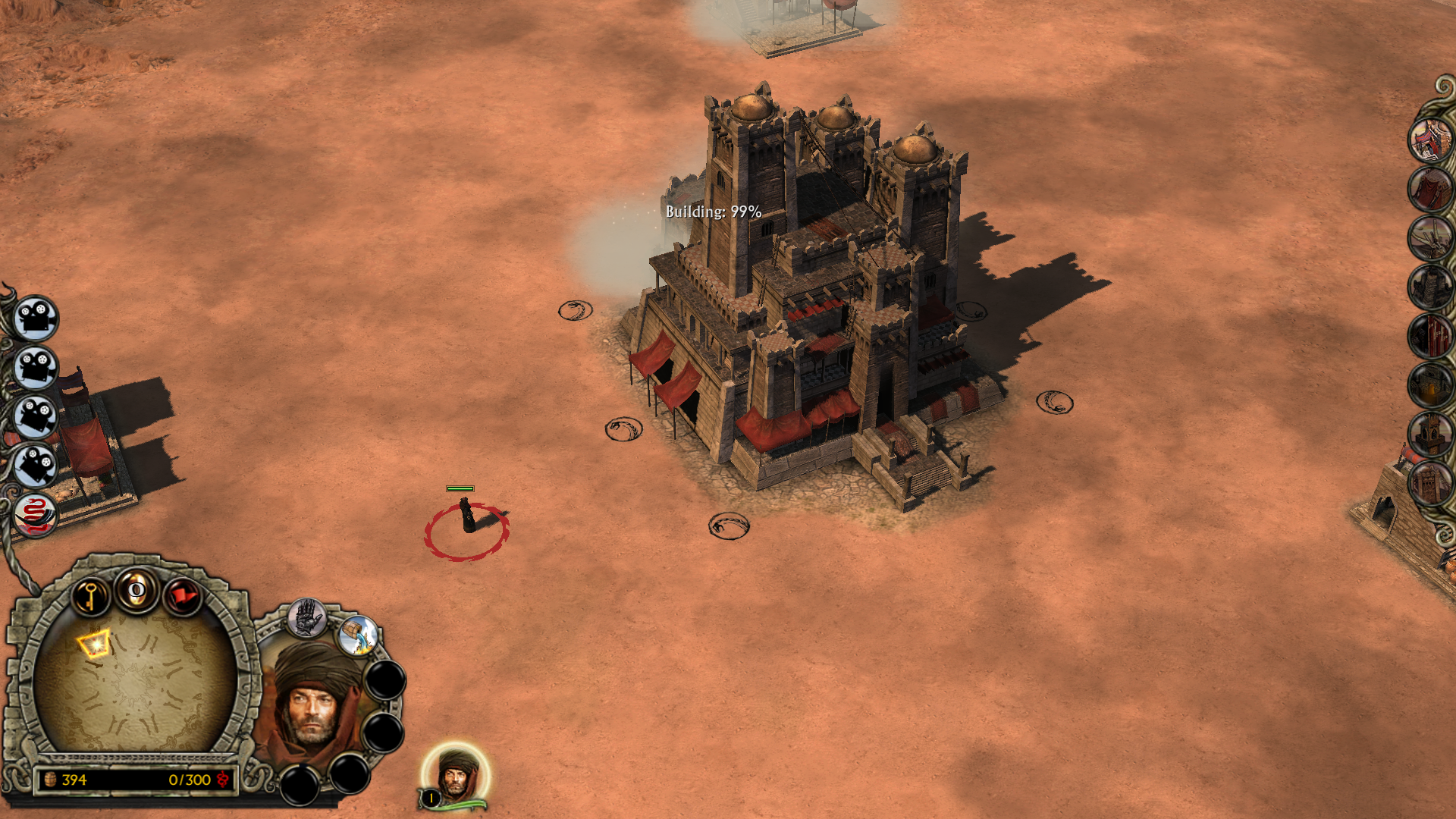The width and height of the screenshot is (1456, 819).
Task: Select the builder unit with red circle
Action: (x=467, y=518)
